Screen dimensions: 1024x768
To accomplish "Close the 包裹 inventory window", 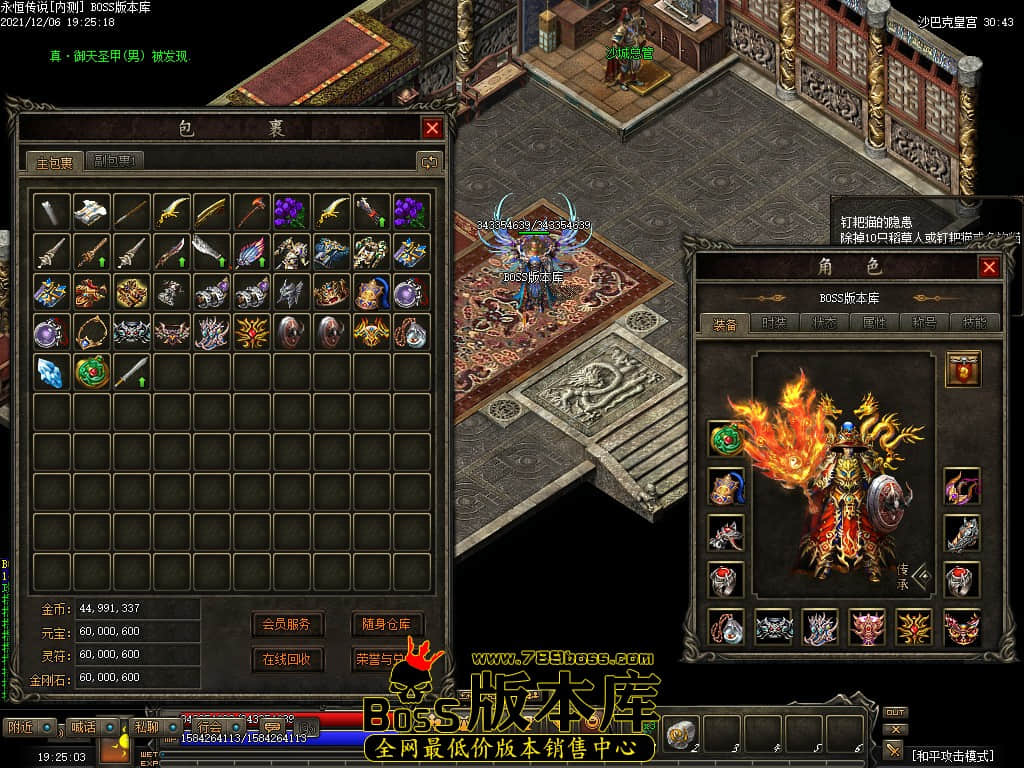I will tap(432, 128).
